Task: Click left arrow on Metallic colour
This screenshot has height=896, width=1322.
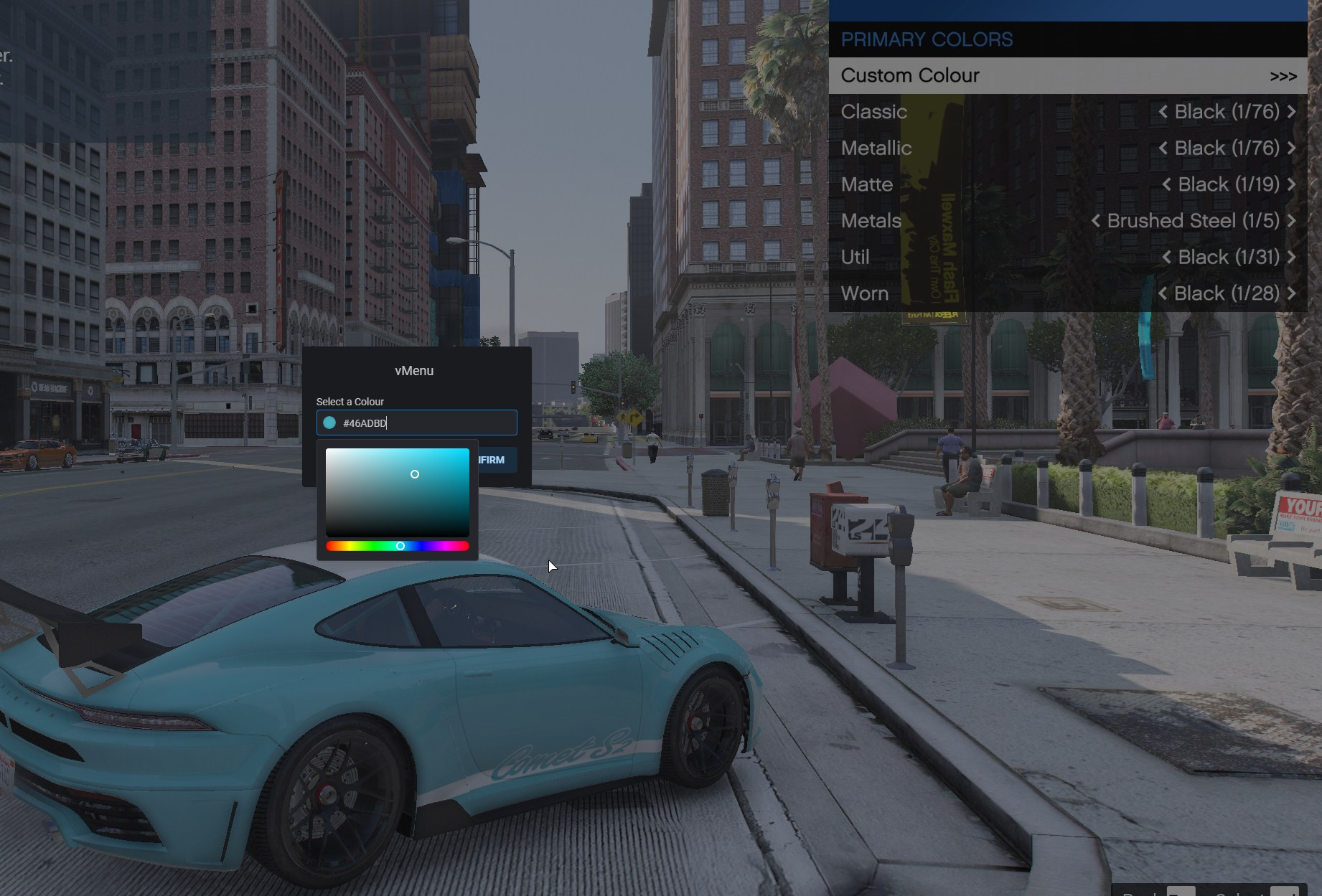Action: 1163,148
